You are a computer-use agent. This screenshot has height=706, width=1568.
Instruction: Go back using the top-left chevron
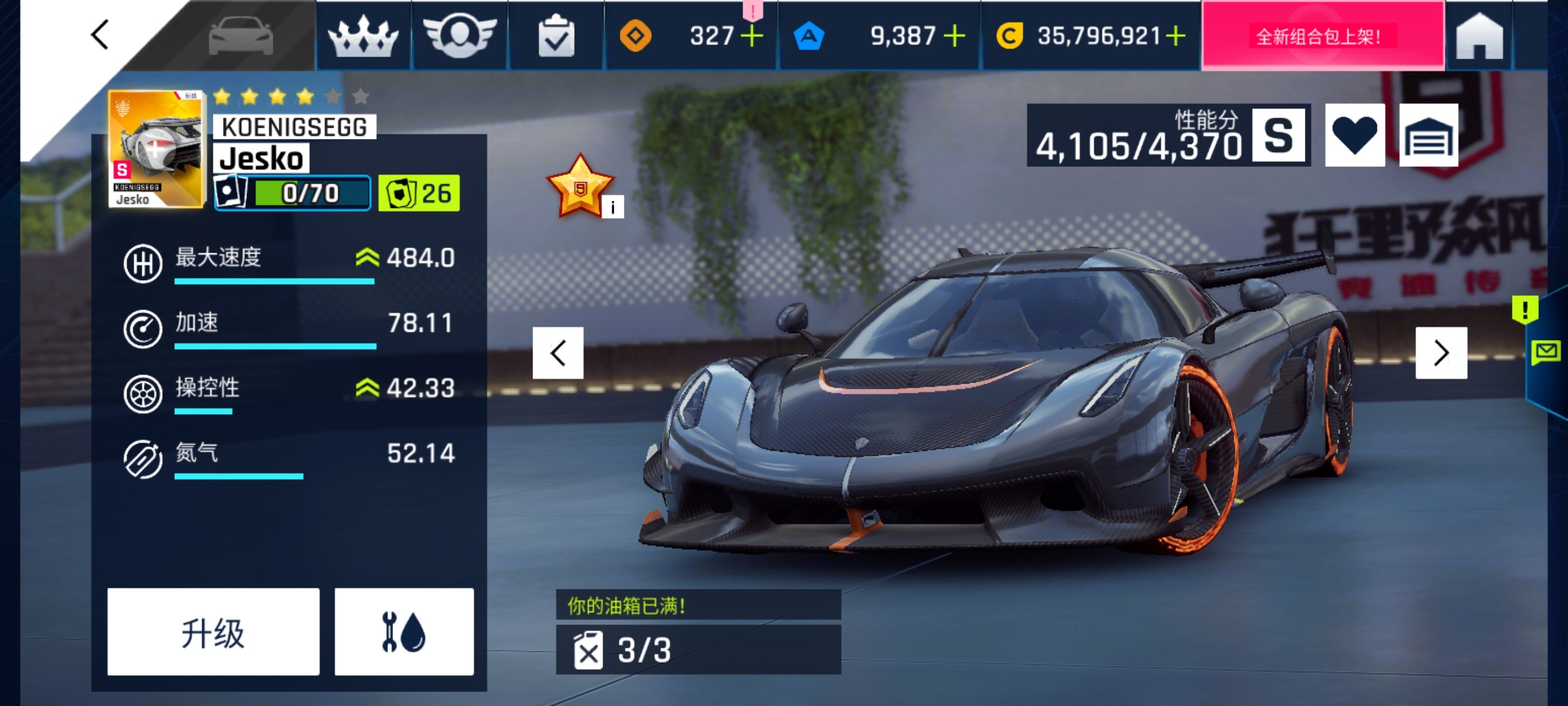99,35
